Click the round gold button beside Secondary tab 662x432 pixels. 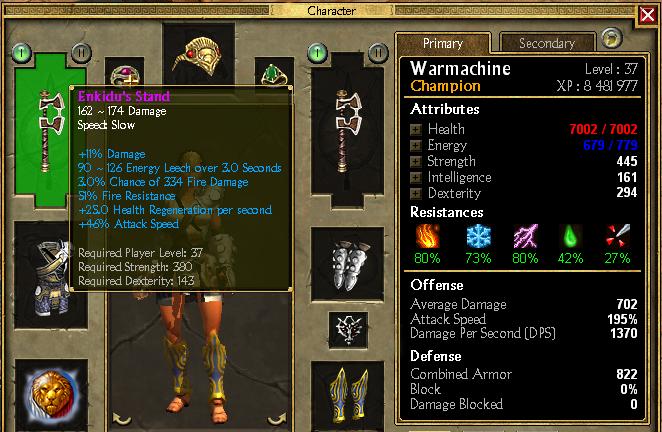612,39
